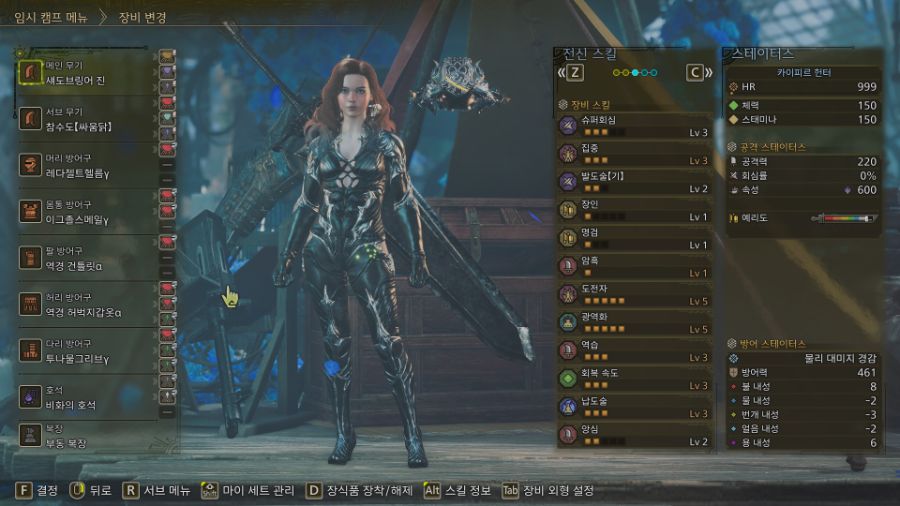
Task: Select the 슈퍼회심 skill row
Action: (x=635, y=125)
